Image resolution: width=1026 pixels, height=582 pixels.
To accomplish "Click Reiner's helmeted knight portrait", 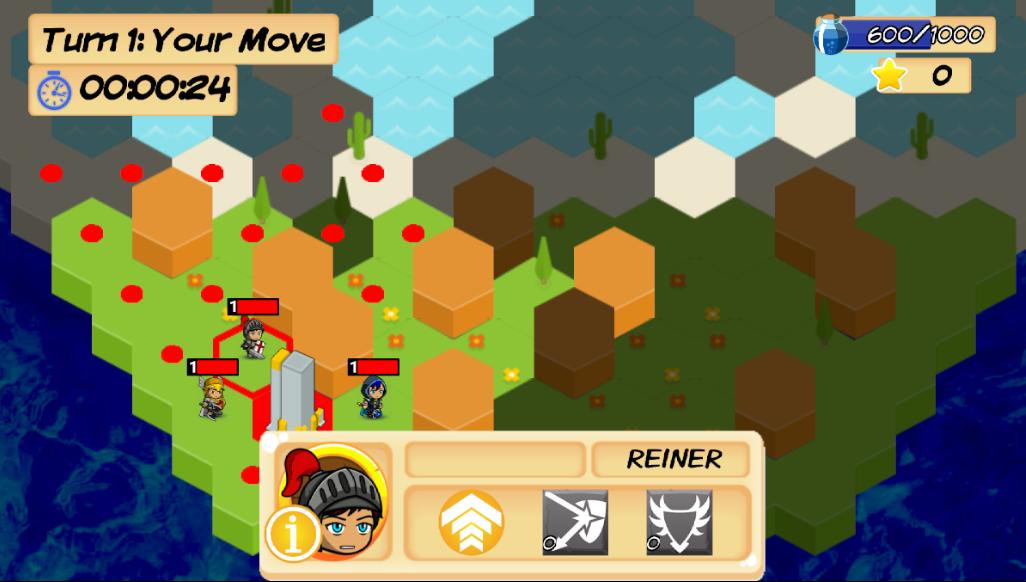I will coord(336,499).
